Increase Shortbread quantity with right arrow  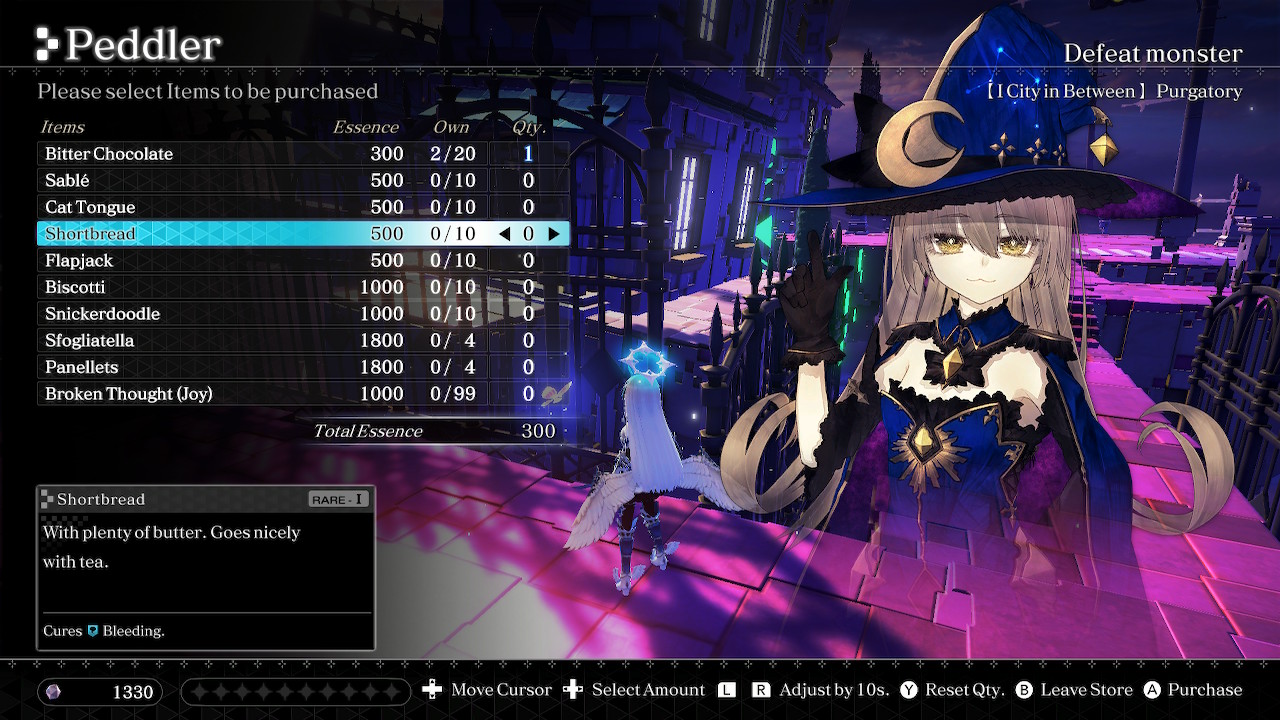[553, 234]
